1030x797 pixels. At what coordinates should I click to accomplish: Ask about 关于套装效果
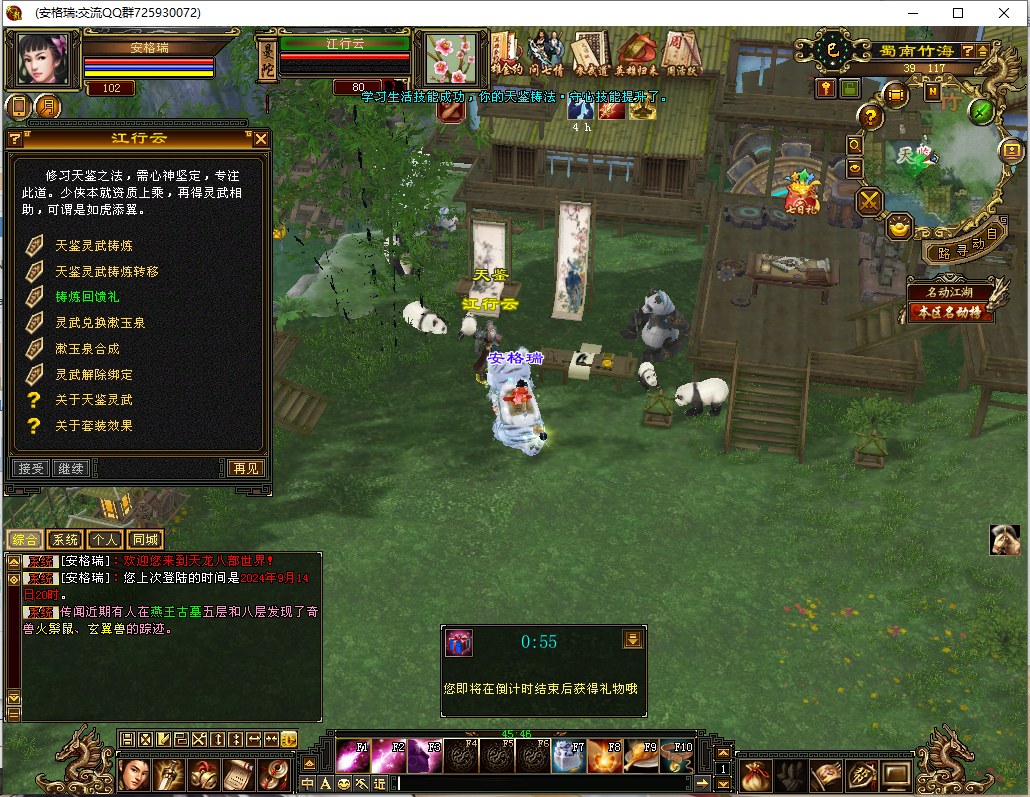point(93,426)
